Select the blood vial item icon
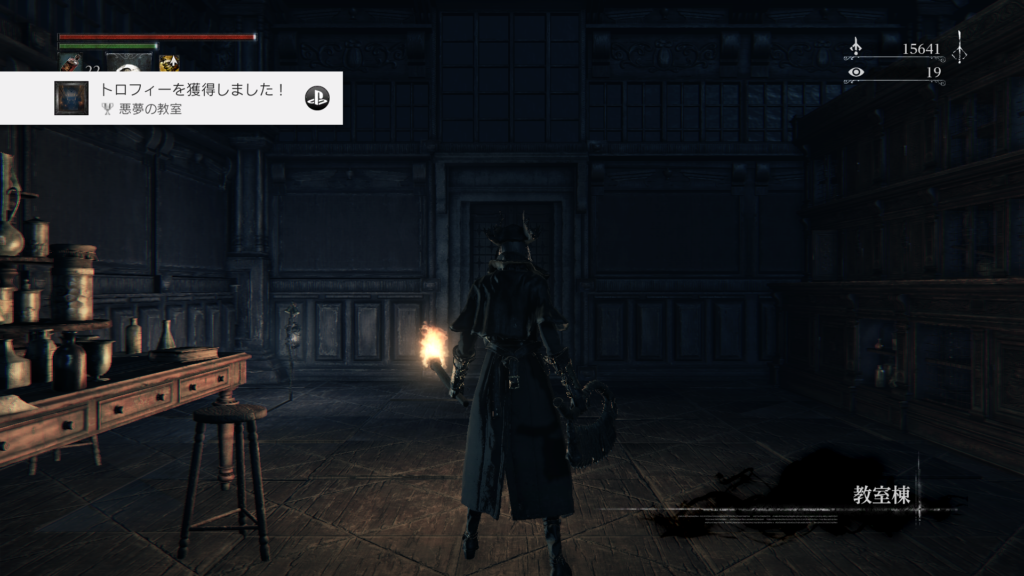Image resolution: width=1024 pixels, height=576 pixels. [70, 63]
